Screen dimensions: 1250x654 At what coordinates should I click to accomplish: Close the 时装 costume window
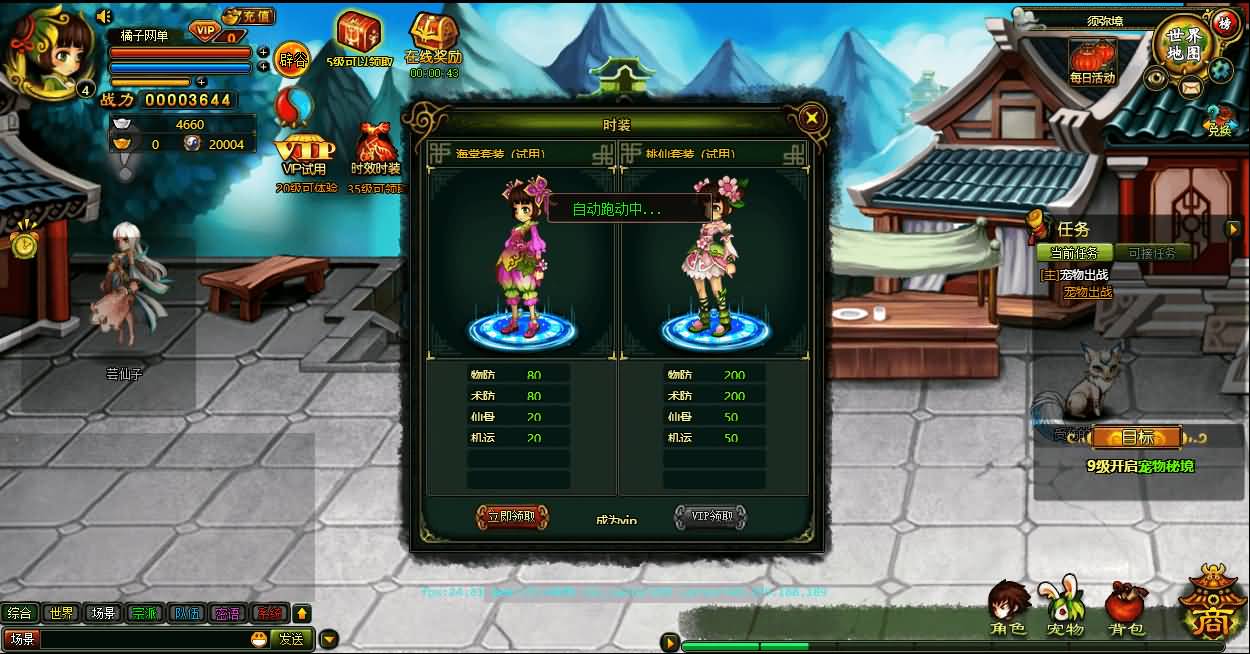pyautogui.click(x=812, y=118)
